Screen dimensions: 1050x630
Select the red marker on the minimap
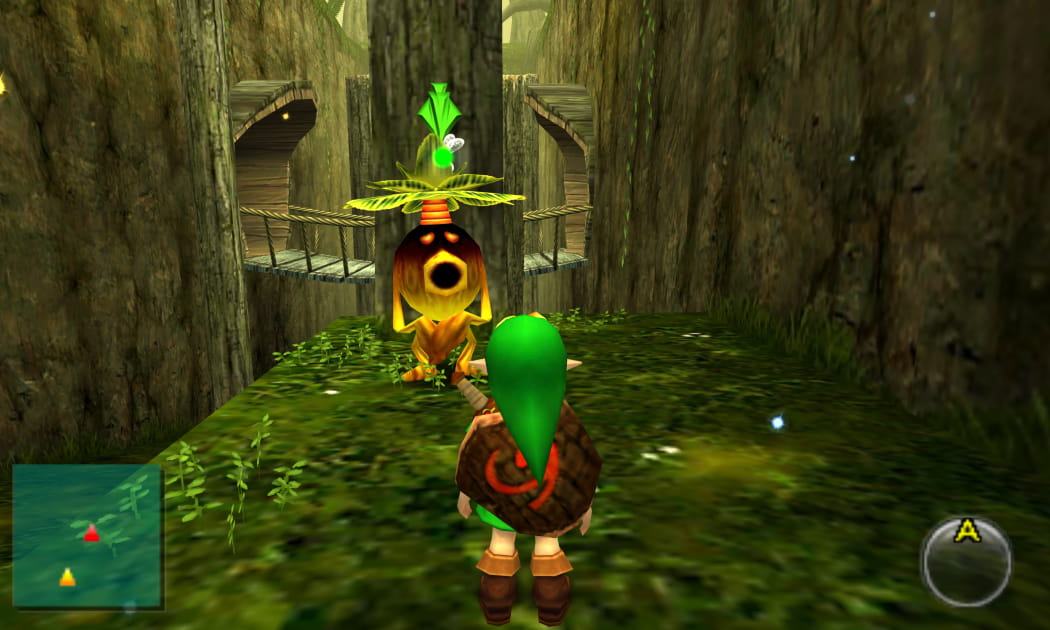91,533
